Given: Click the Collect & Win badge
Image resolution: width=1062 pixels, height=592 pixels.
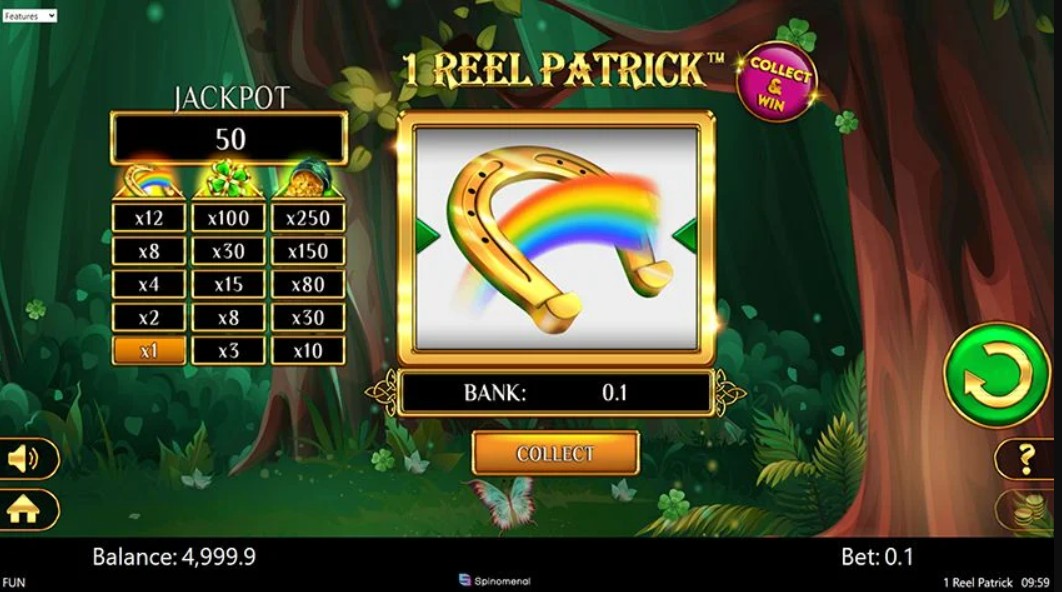Looking at the screenshot, I should [x=776, y=82].
